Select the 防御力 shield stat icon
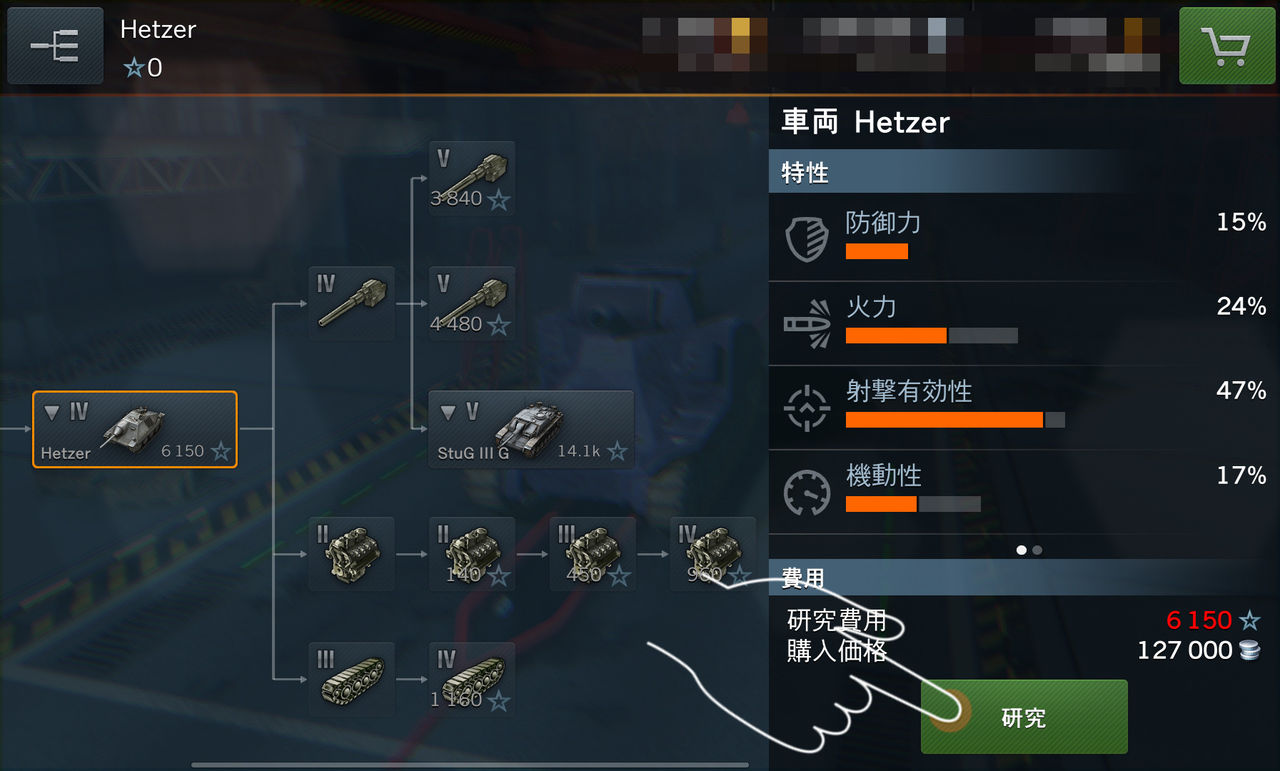 click(807, 237)
